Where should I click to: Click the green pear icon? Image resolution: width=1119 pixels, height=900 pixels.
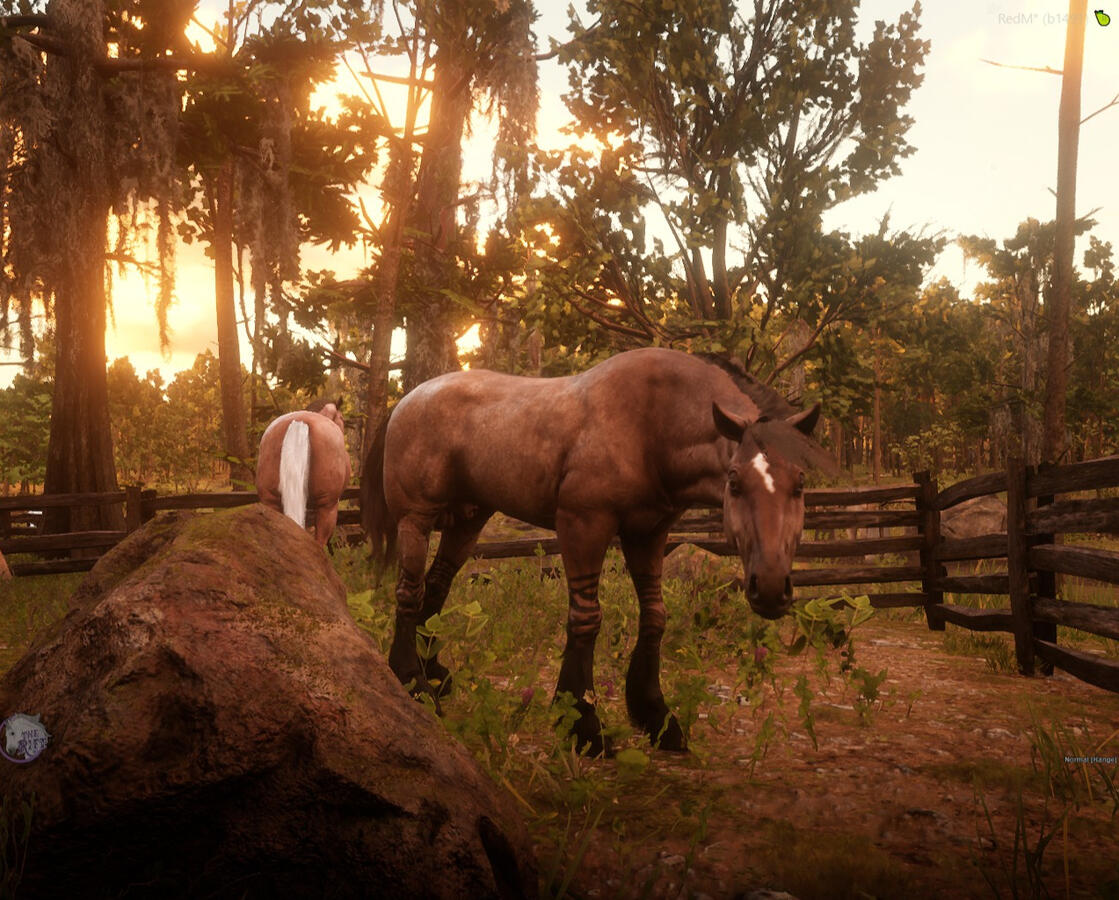point(1101,18)
